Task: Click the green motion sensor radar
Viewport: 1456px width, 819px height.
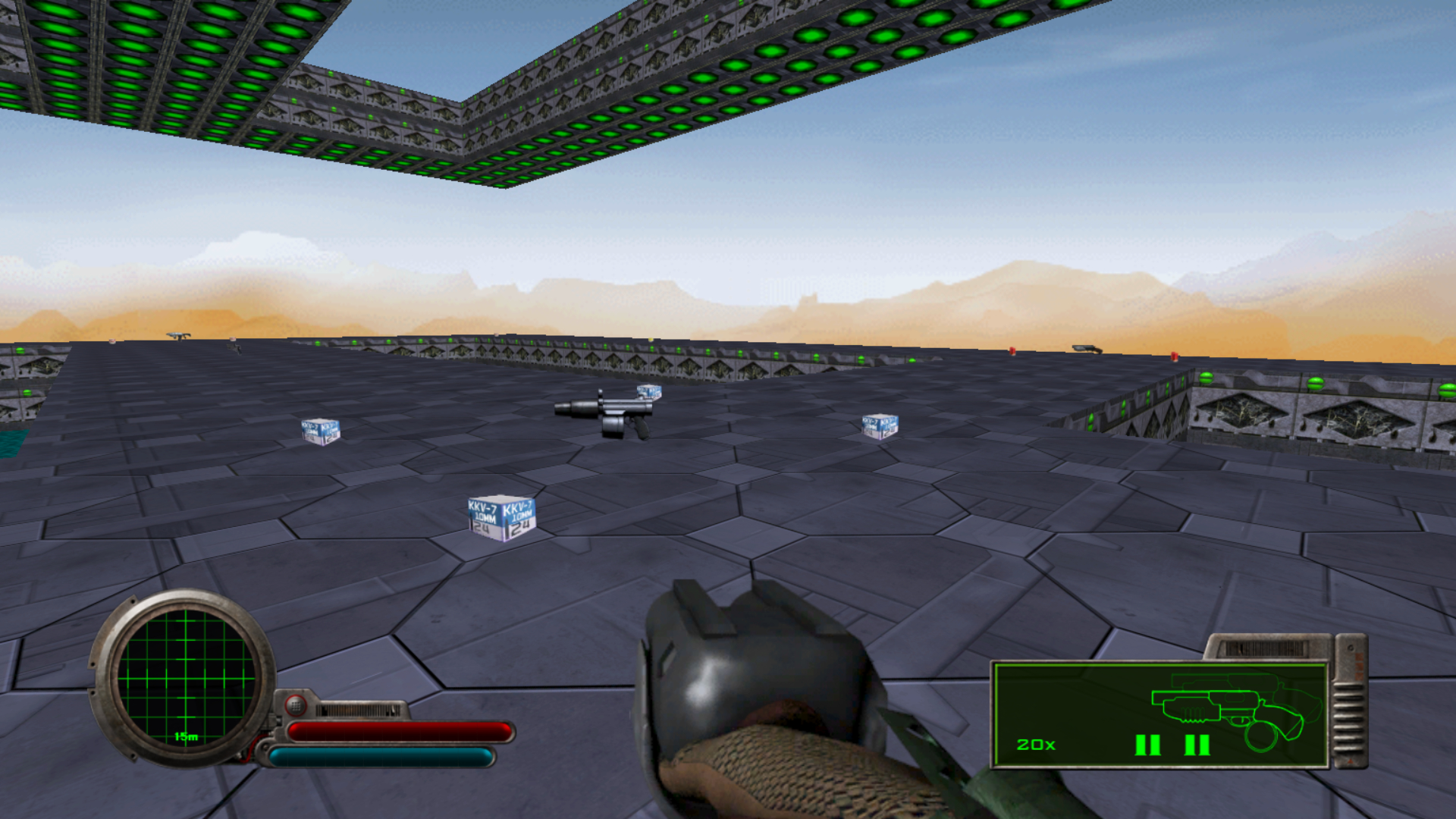Action: point(185,677)
